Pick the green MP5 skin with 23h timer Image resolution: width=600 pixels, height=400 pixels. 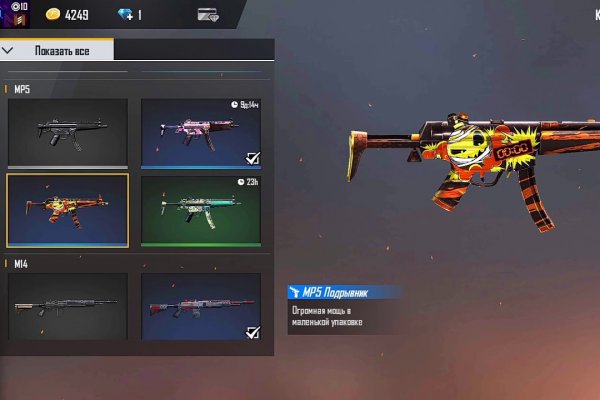click(201, 210)
